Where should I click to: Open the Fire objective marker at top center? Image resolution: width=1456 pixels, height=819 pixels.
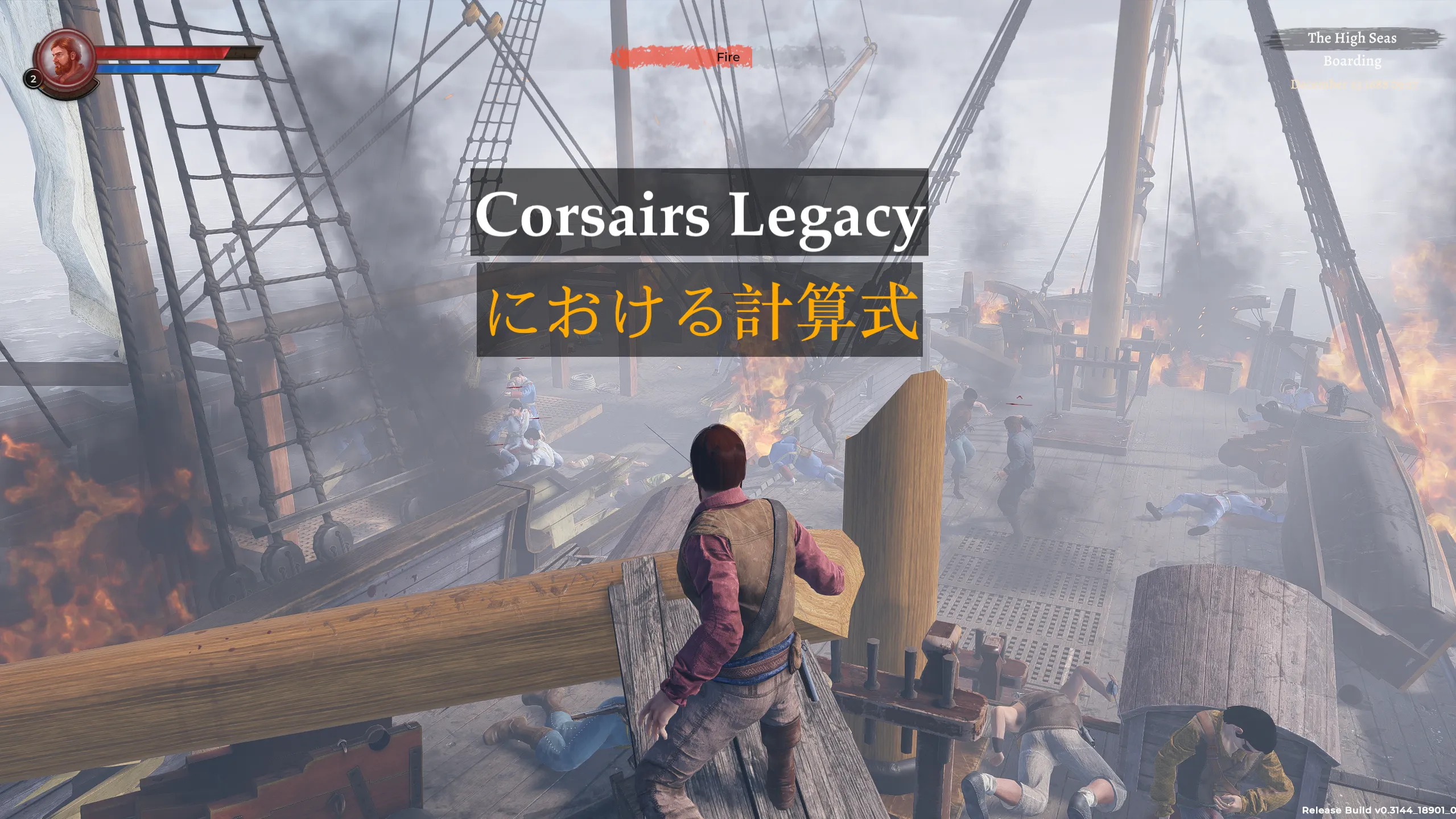728,57
